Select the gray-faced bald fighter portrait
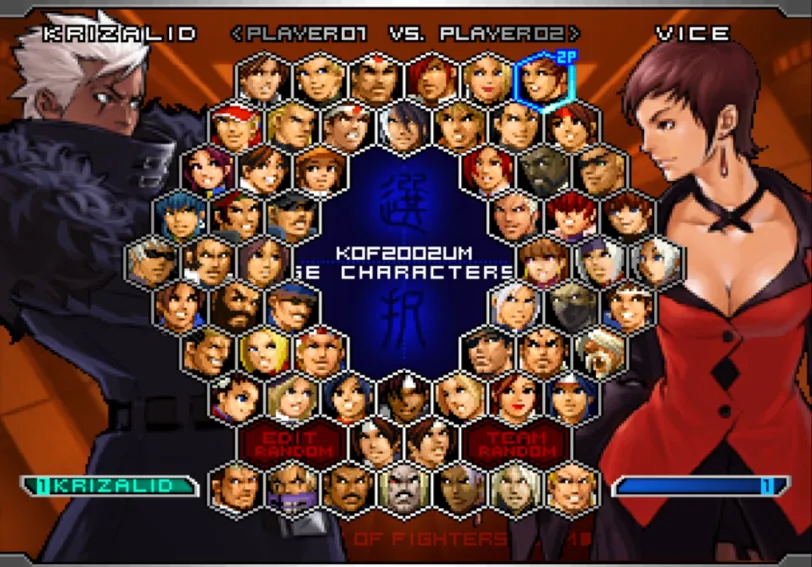The width and height of the screenshot is (812, 567). coord(405,487)
